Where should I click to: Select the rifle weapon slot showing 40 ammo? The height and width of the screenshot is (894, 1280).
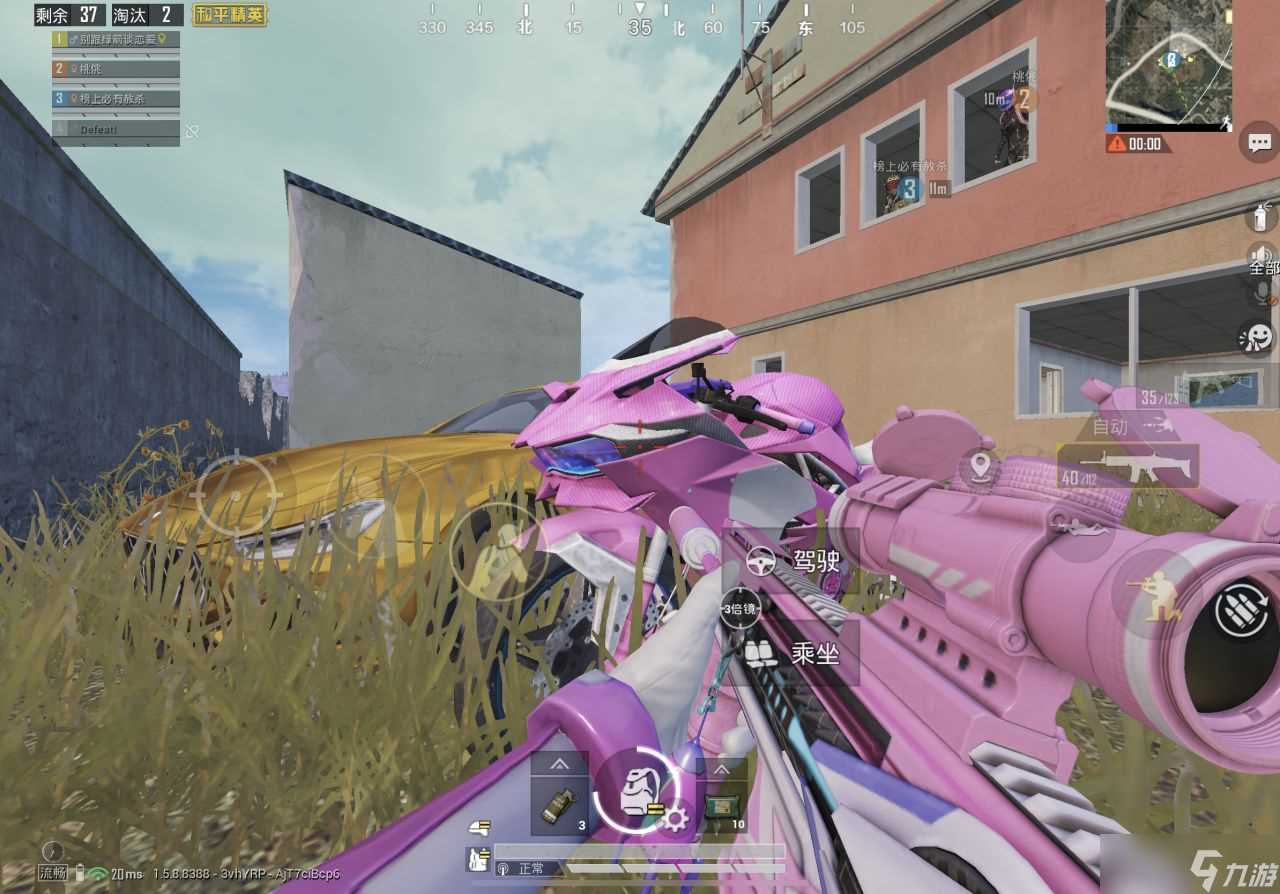click(1128, 466)
